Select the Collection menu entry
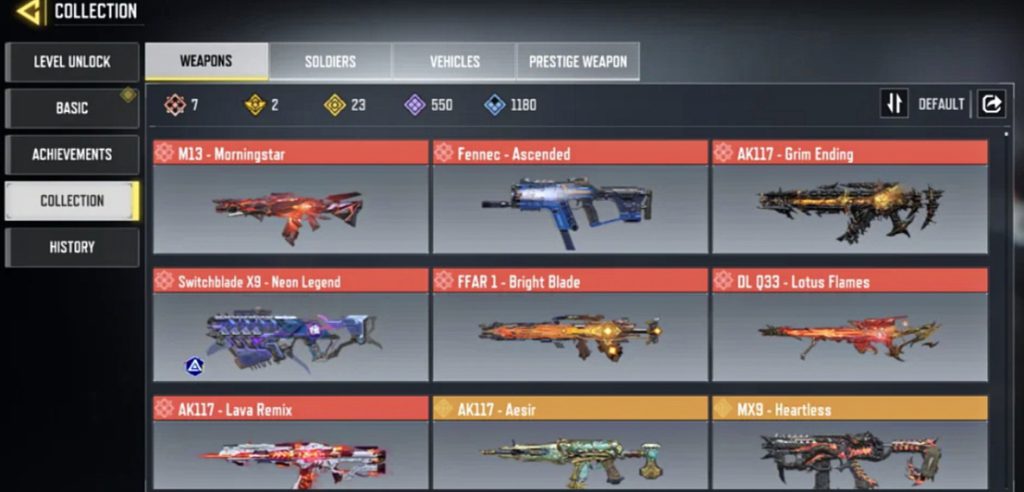 pyautogui.click(x=72, y=201)
